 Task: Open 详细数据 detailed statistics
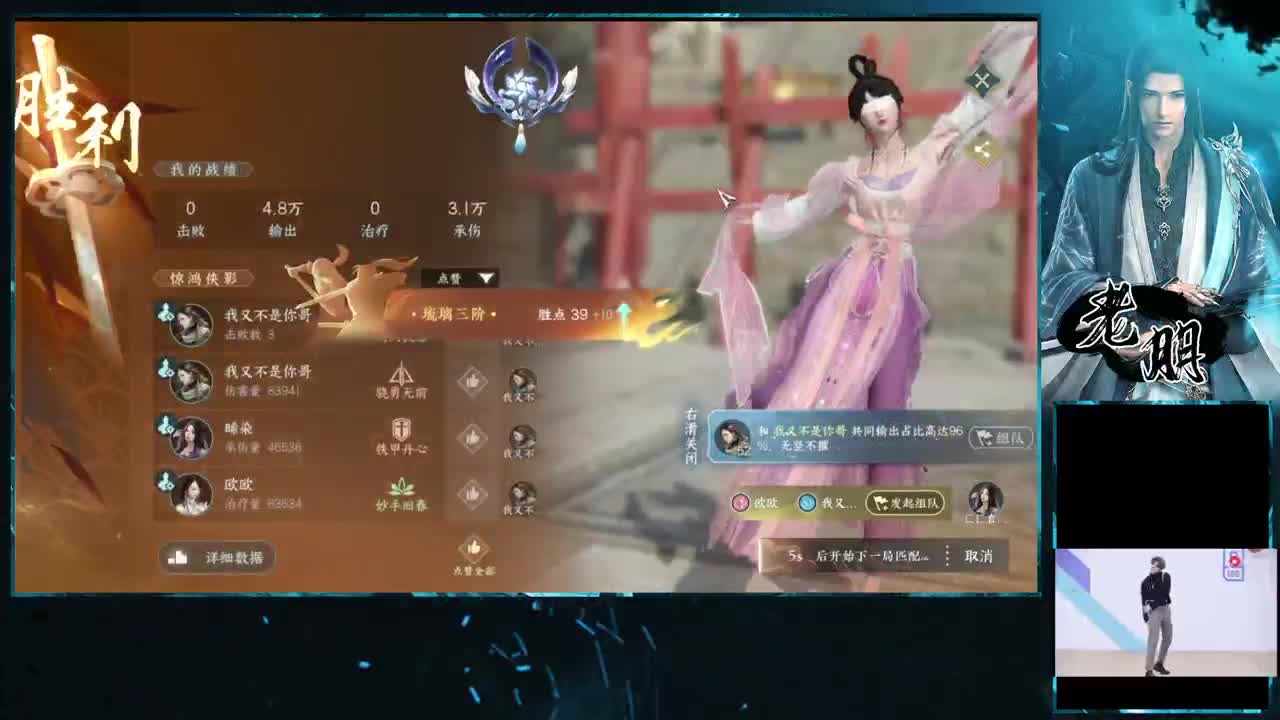point(216,557)
